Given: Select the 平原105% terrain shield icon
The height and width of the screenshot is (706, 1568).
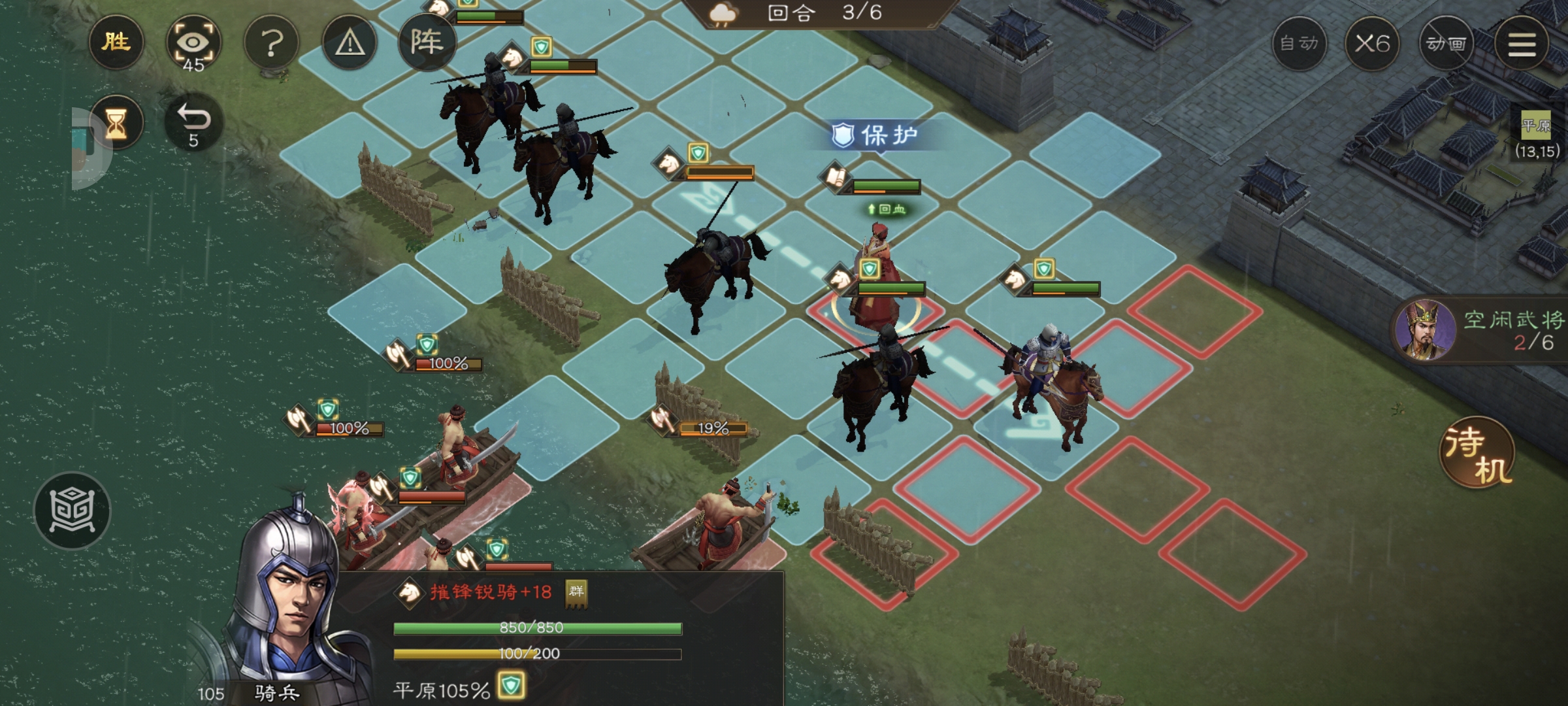Looking at the screenshot, I should tap(511, 686).
